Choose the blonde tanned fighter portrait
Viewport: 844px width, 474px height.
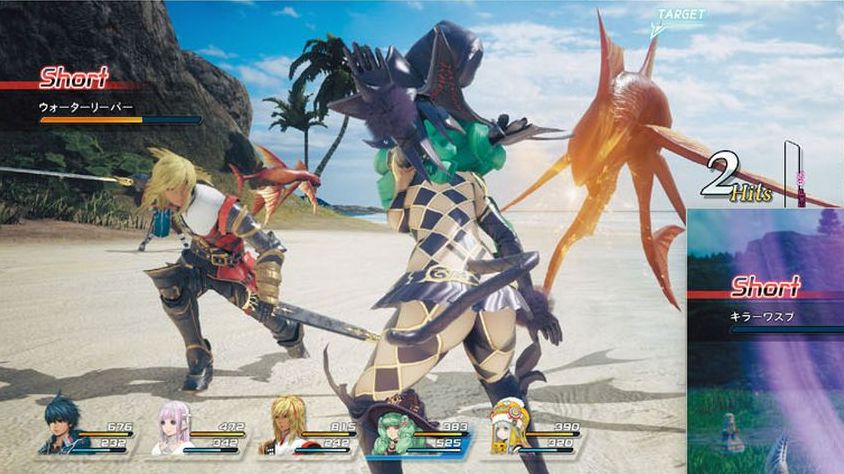(x=288, y=426)
